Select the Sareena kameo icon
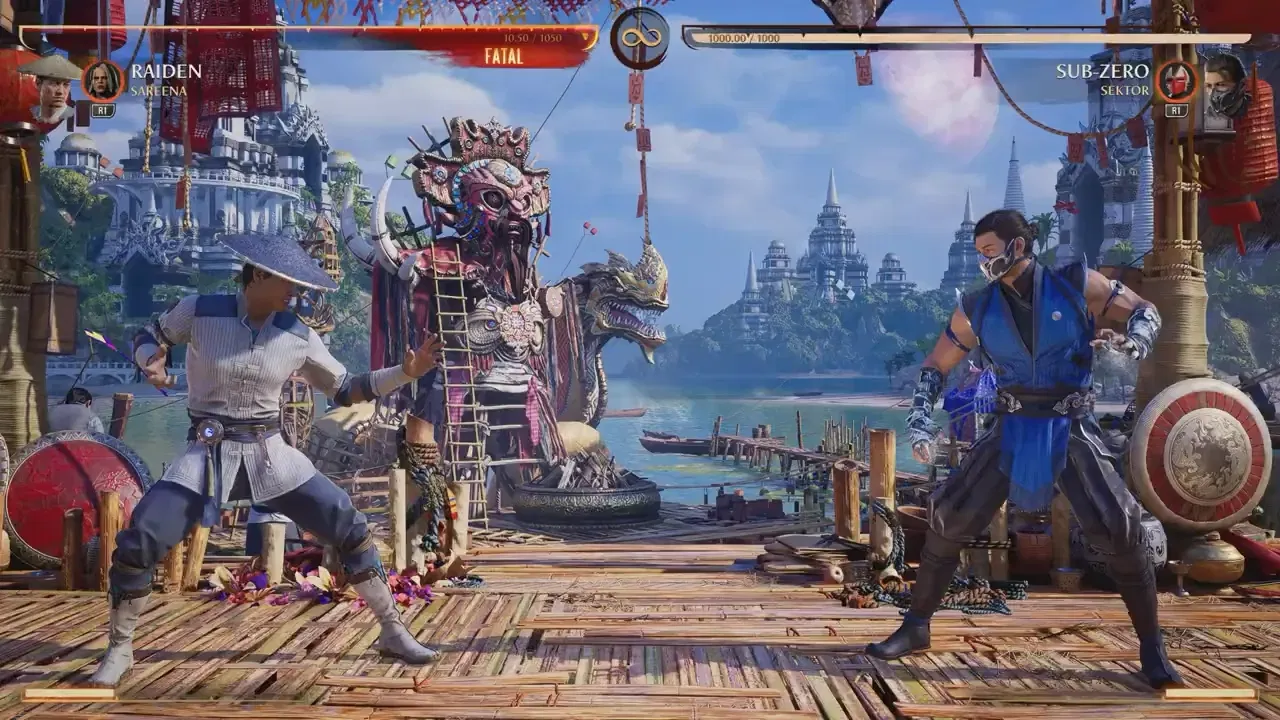The image size is (1280, 720). tap(102, 80)
